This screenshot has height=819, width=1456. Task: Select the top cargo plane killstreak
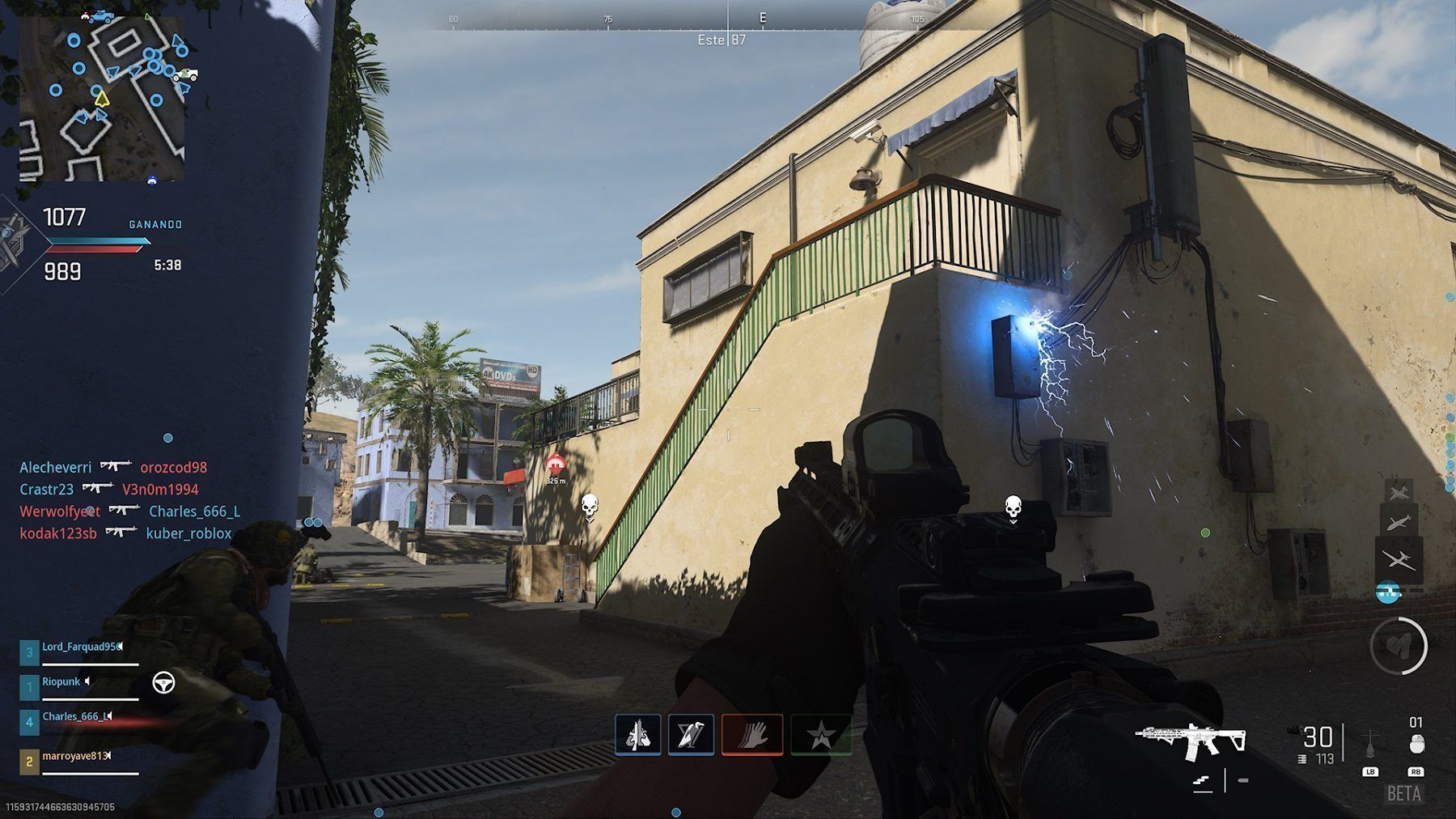click(1399, 492)
